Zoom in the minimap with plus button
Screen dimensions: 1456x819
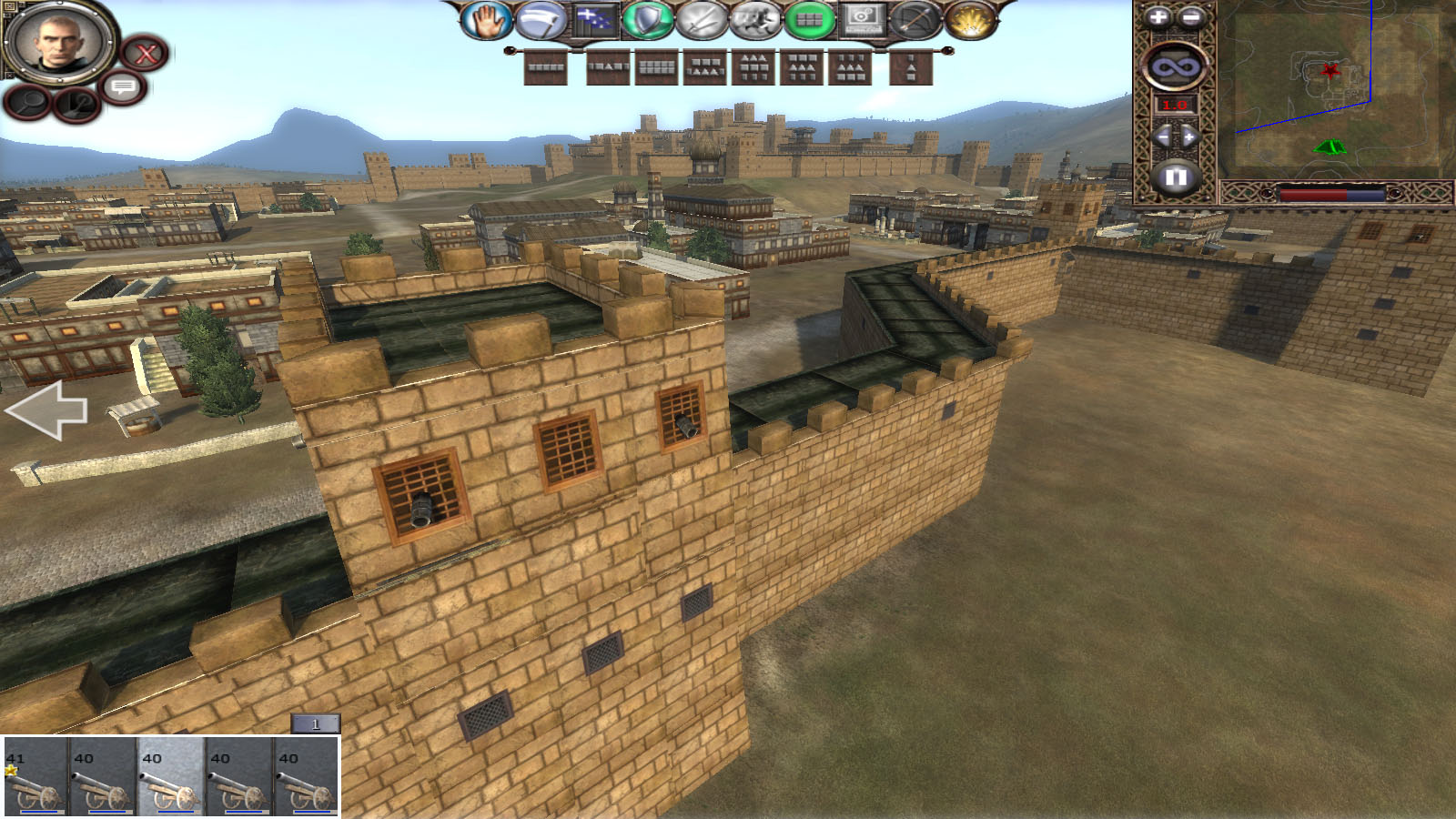click(x=1158, y=17)
